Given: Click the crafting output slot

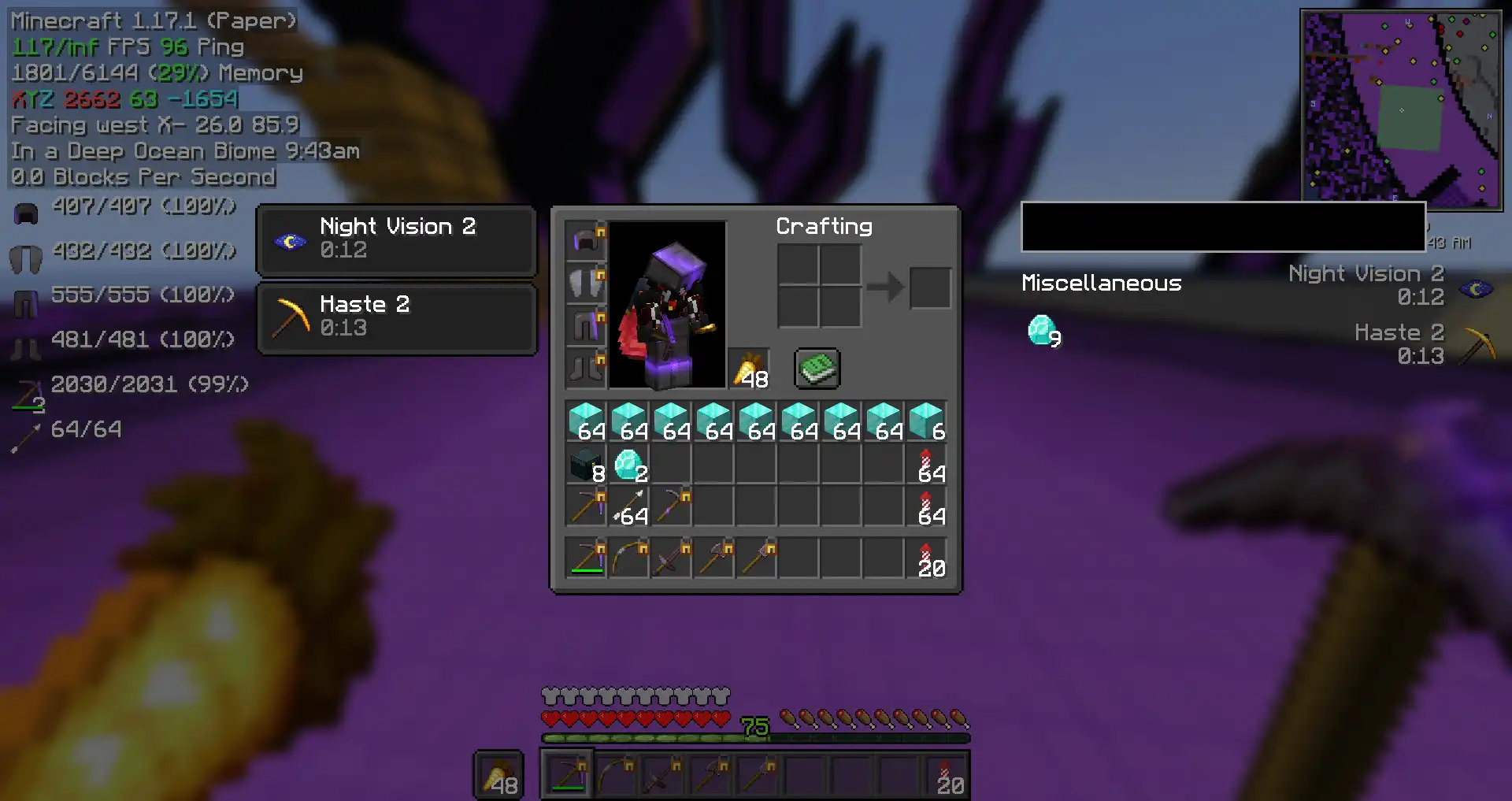Looking at the screenshot, I should 930,287.
